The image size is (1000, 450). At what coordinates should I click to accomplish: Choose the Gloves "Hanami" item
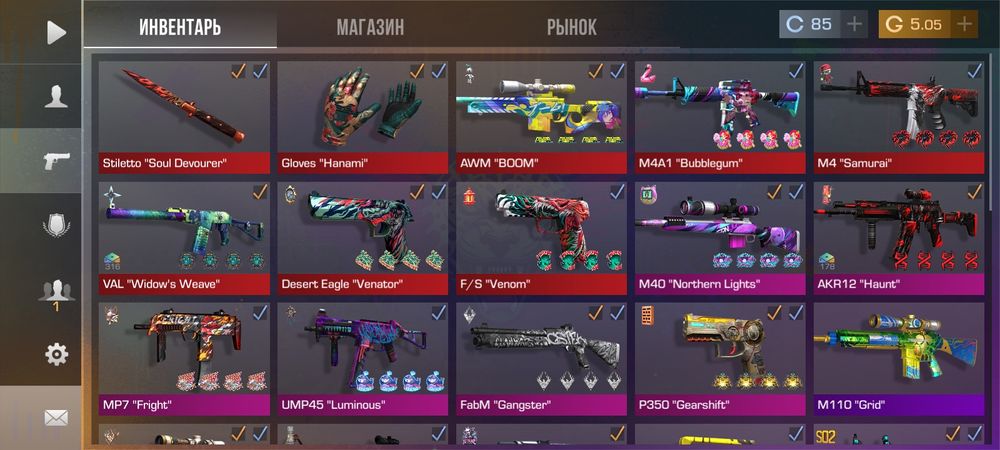[x=362, y=115]
